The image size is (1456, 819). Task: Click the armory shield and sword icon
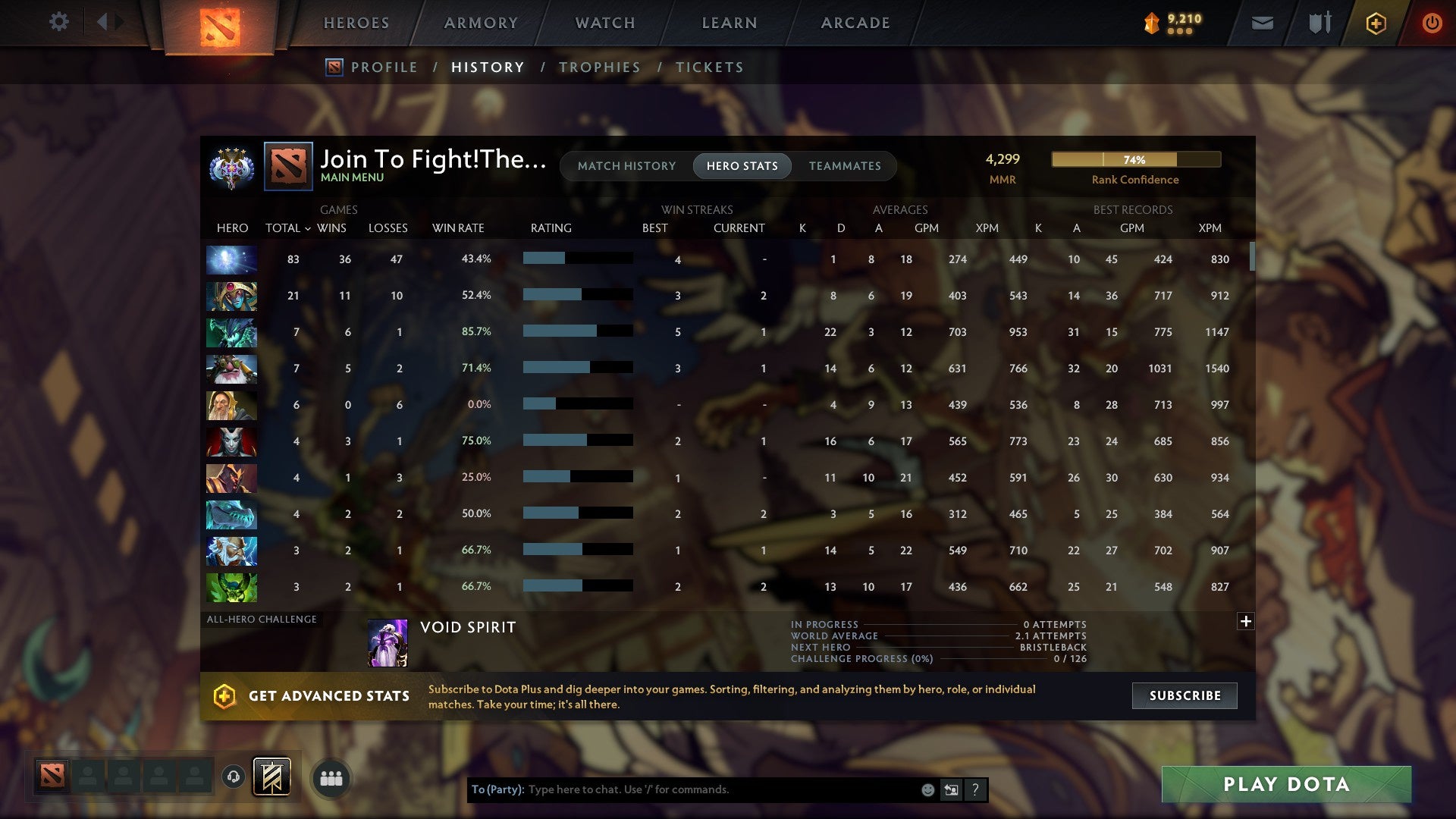click(1319, 23)
